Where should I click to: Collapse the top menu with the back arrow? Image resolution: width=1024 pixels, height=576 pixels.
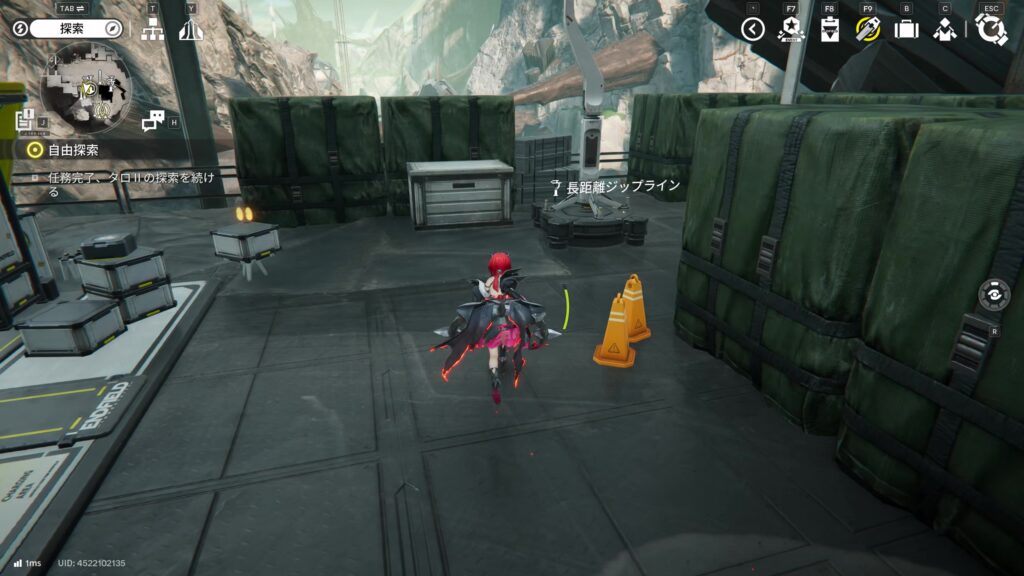click(x=753, y=29)
